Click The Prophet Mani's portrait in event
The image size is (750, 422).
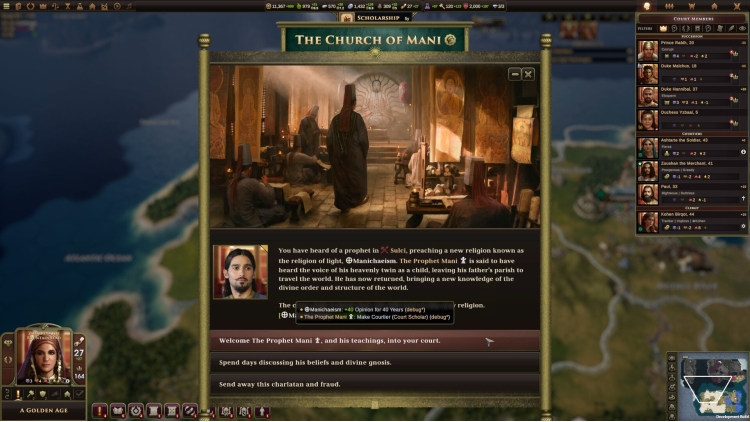point(240,271)
